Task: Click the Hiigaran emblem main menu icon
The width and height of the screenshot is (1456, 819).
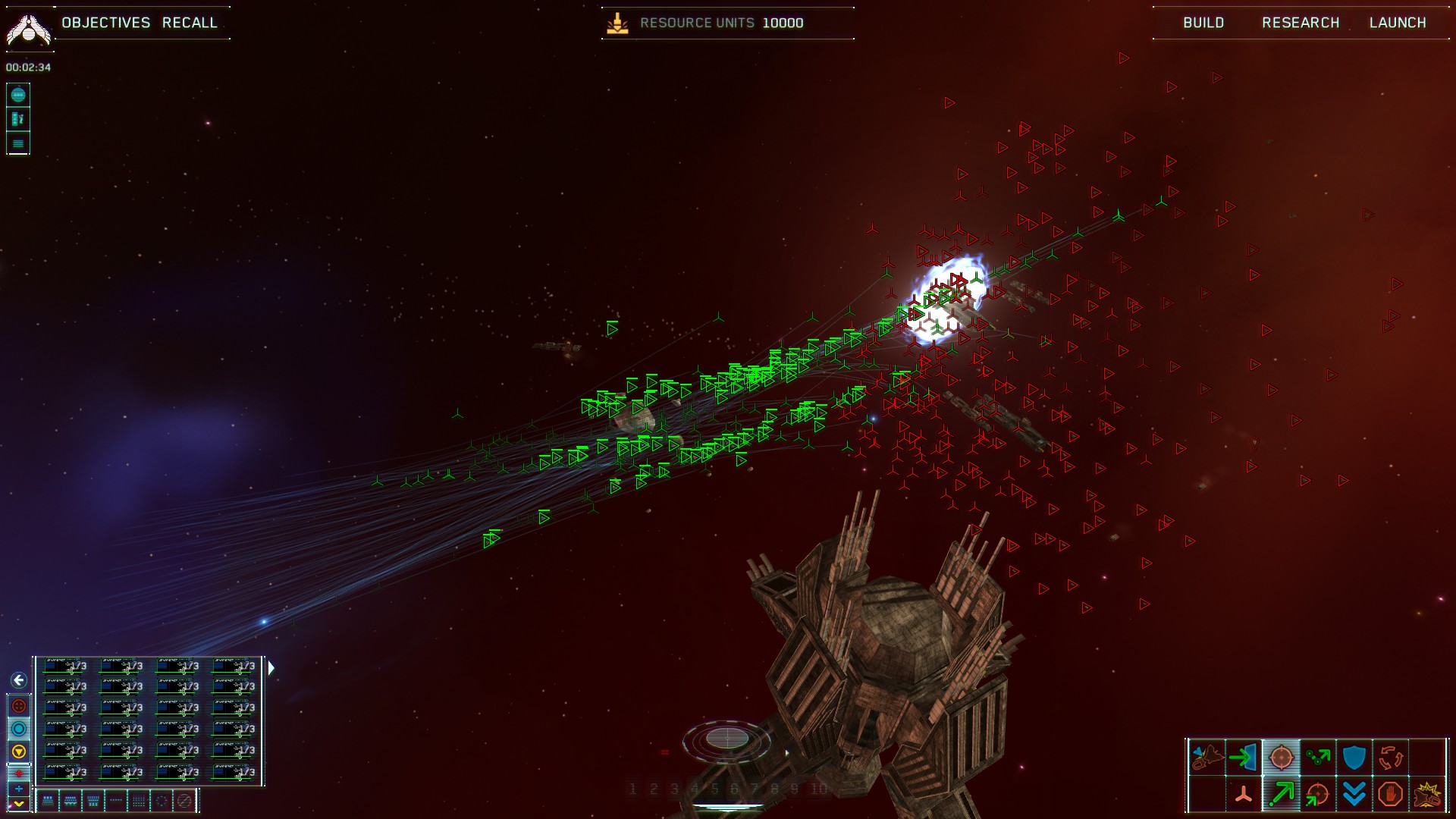Action: click(28, 29)
